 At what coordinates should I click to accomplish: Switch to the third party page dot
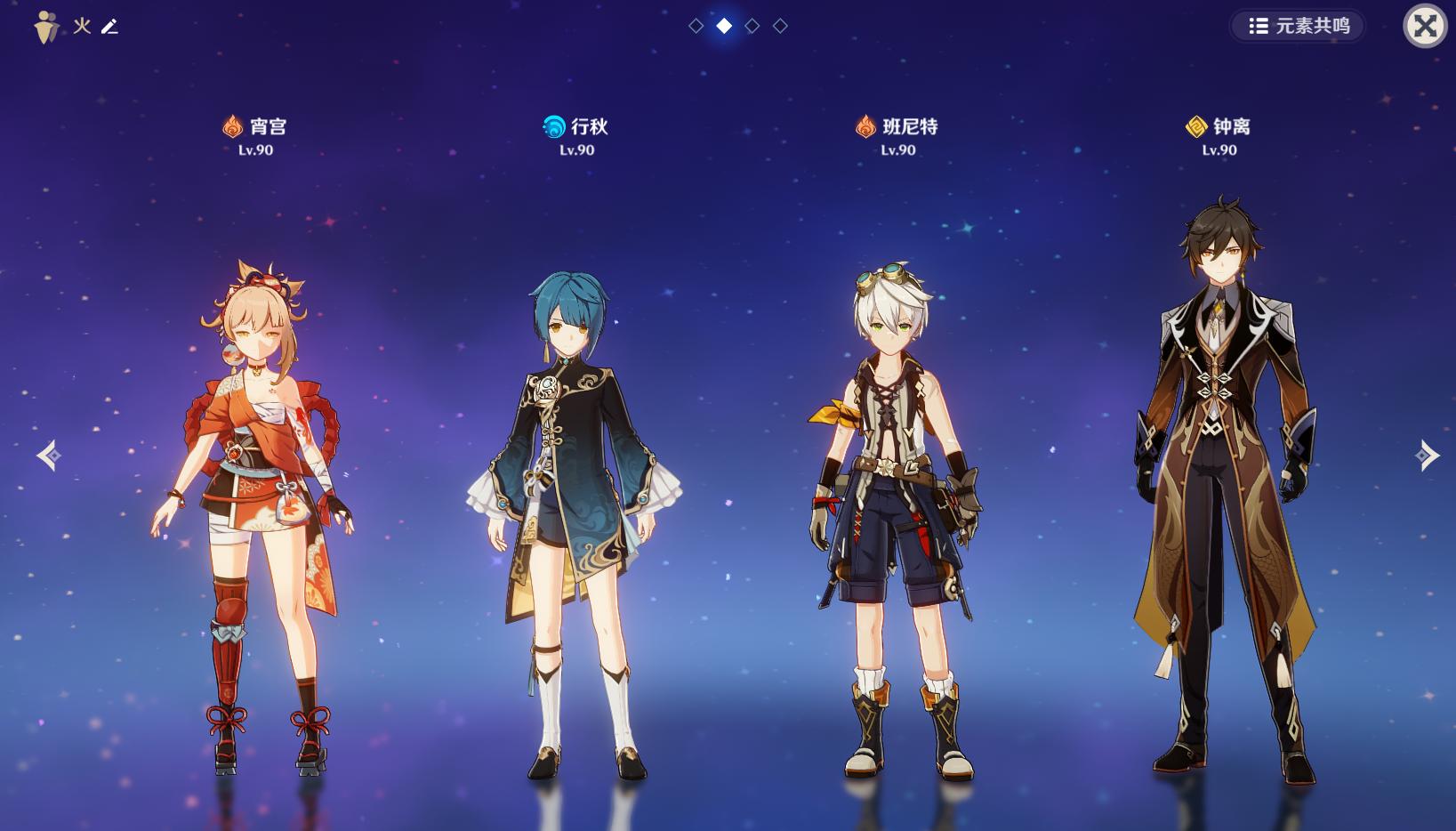pos(752,26)
